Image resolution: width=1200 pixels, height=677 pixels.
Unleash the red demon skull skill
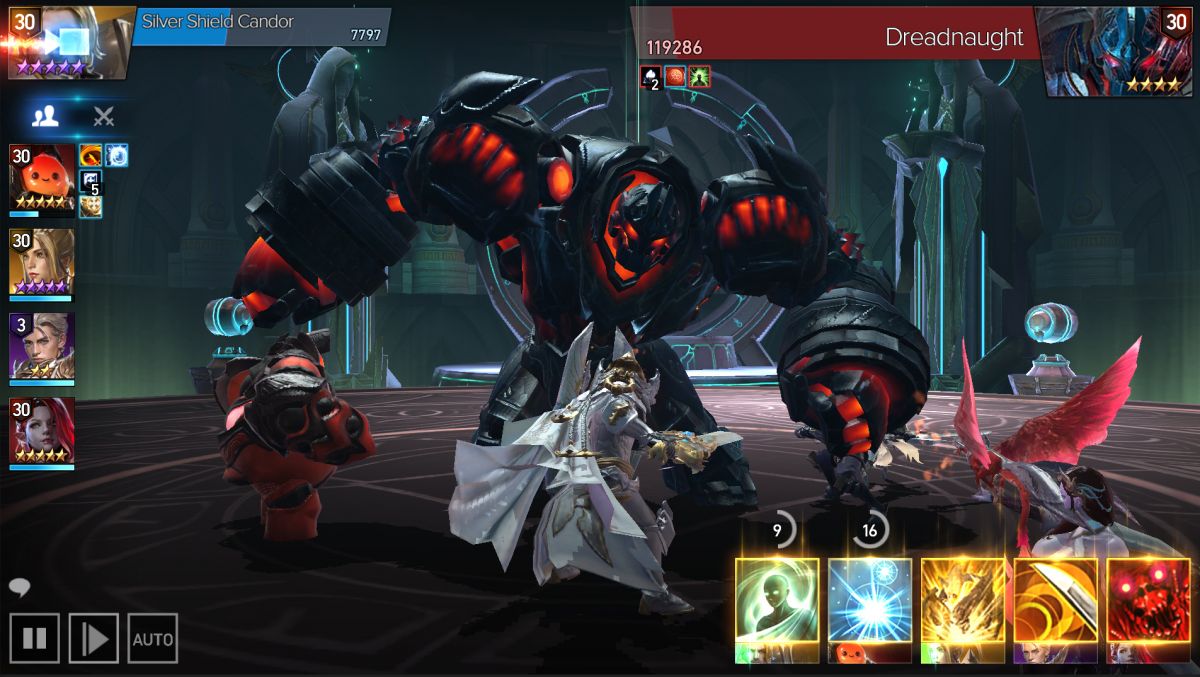(1148, 600)
